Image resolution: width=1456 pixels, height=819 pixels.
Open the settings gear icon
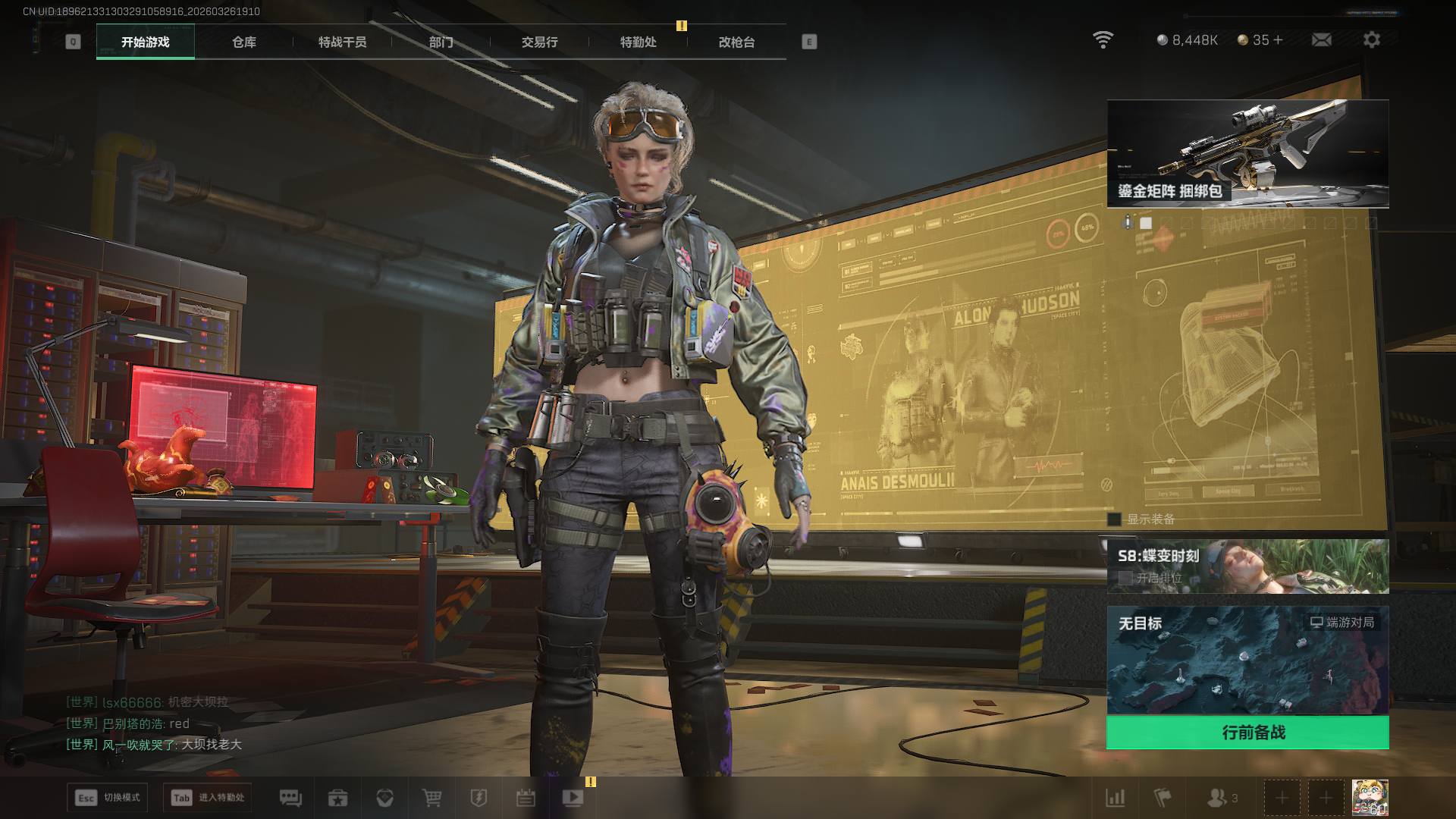click(x=1371, y=40)
